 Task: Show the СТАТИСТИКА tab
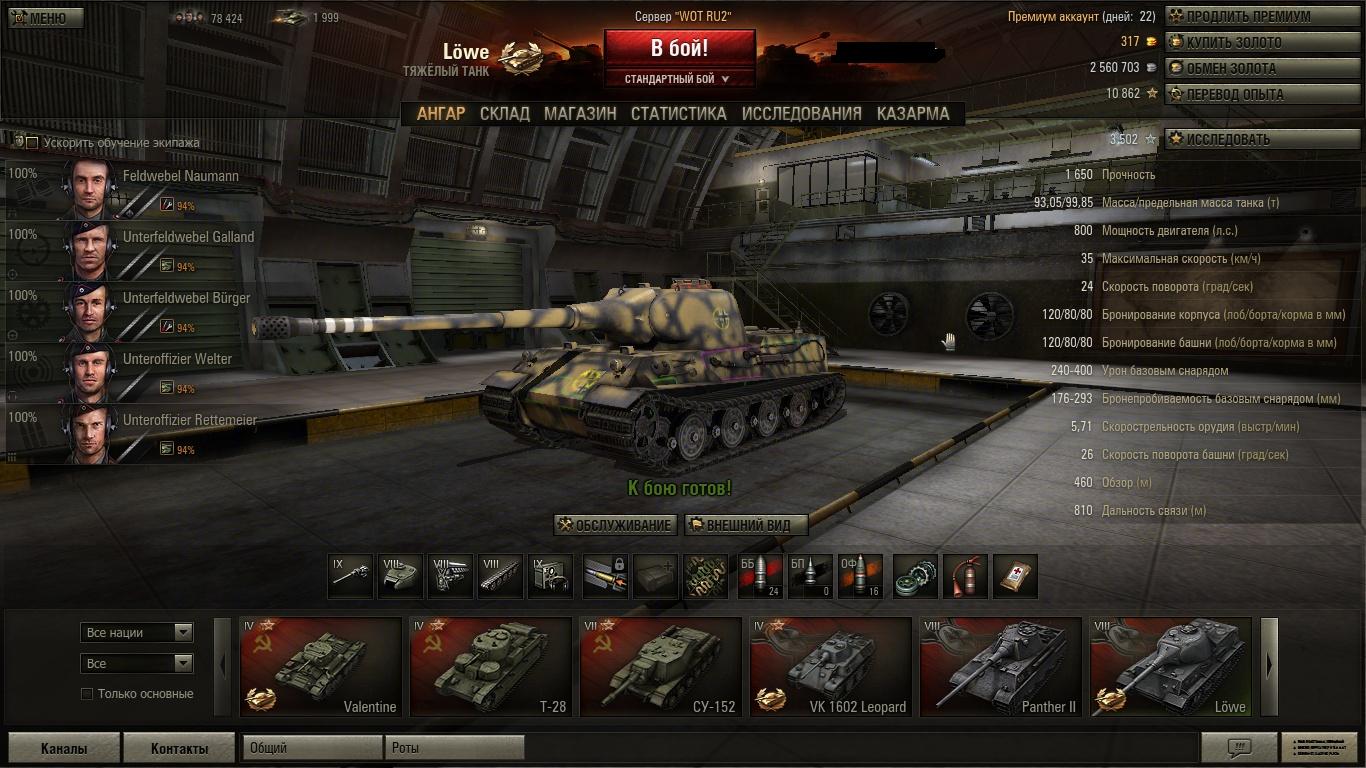(x=678, y=114)
